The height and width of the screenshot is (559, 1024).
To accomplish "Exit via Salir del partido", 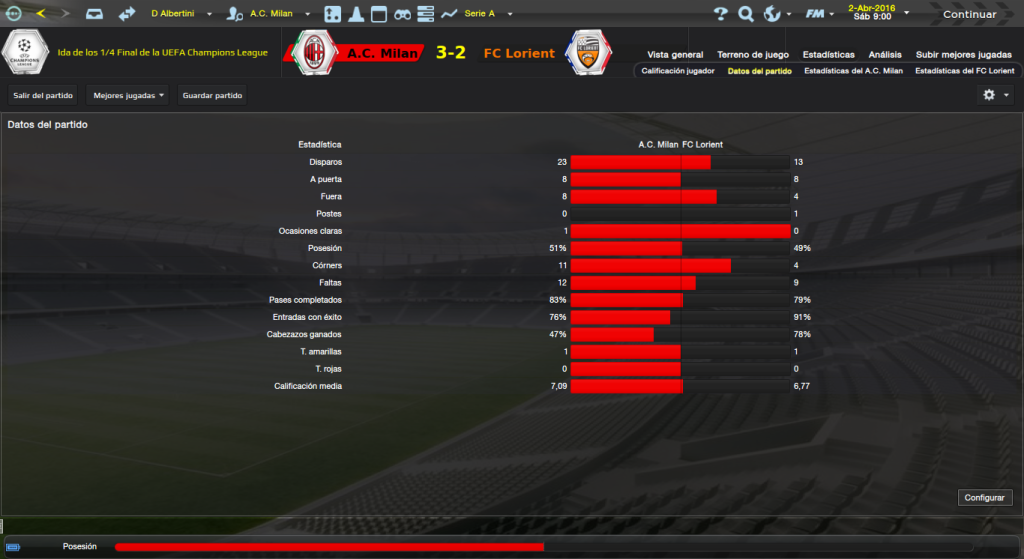I will point(43,95).
